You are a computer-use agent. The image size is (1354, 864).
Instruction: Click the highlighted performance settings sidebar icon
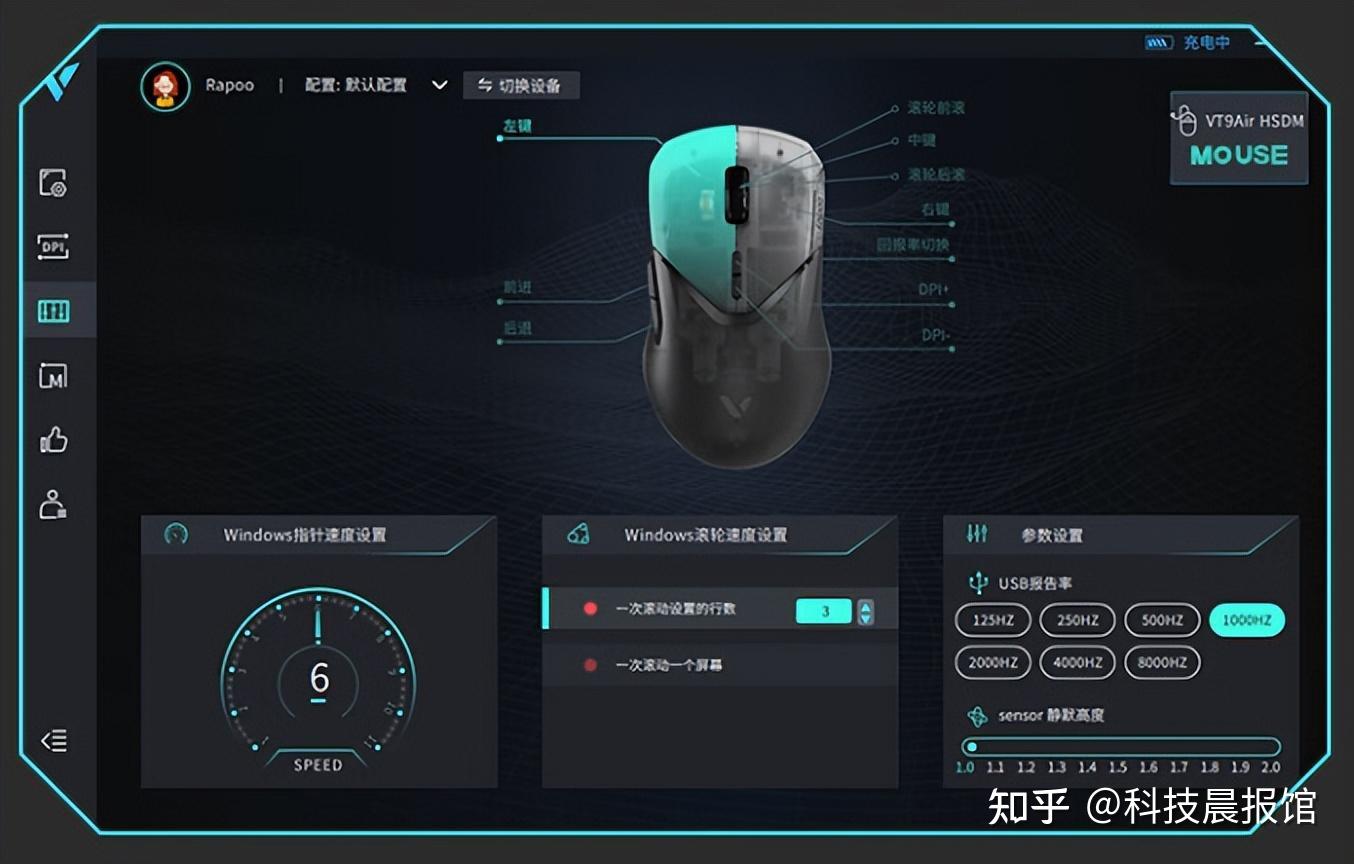[x=55, y=311]
